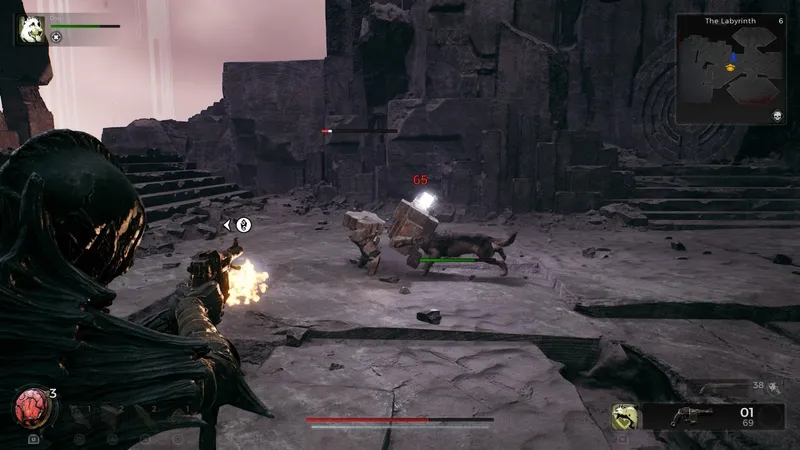Click the Dog companion portrait

(30, 29)
